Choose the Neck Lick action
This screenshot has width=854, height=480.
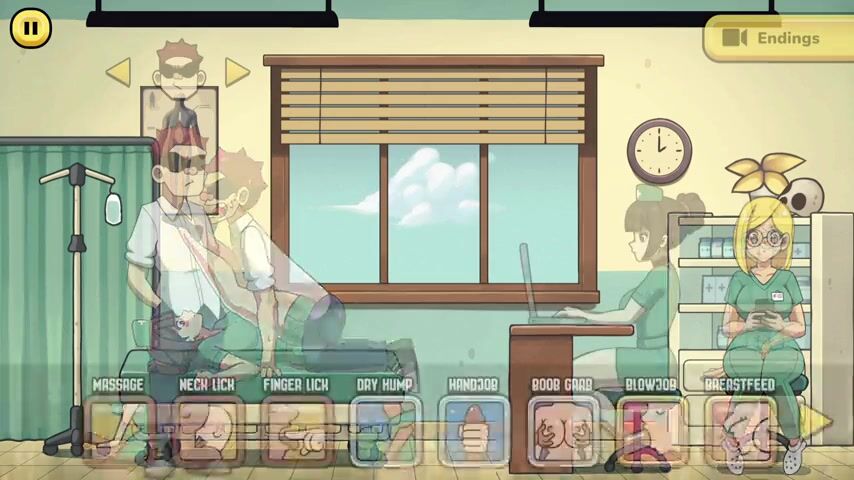[207, 431]
